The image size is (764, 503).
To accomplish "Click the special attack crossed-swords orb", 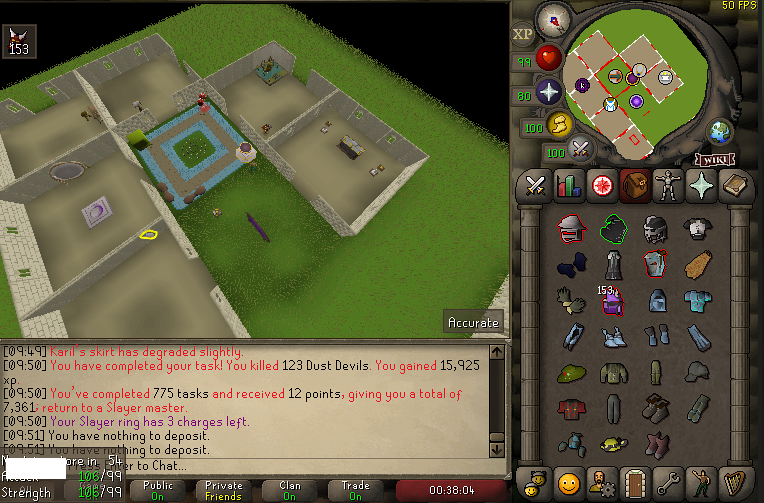I will coord(581,149).
